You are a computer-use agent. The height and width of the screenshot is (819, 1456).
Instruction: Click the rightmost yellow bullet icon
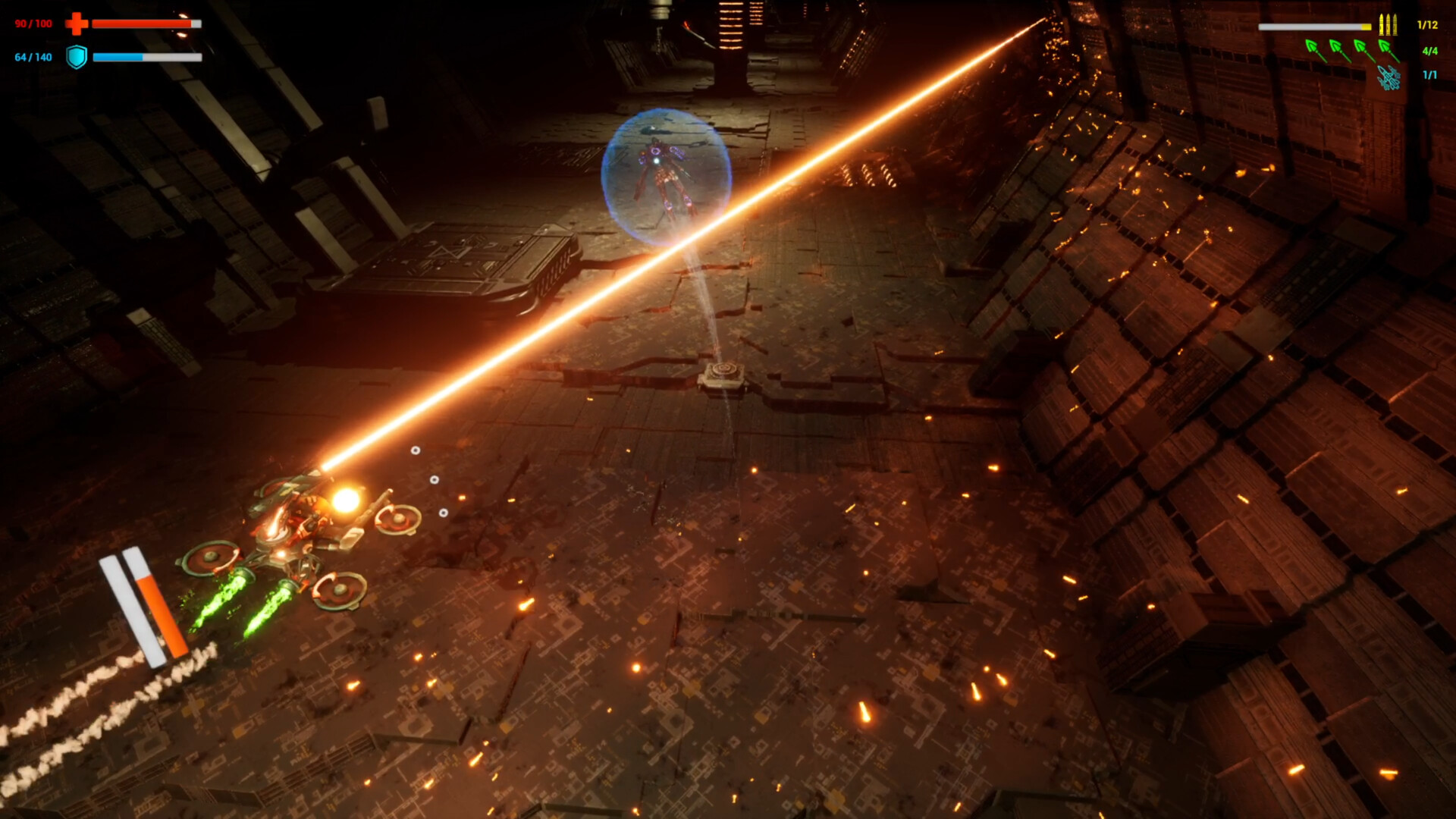pos(1395,25)
